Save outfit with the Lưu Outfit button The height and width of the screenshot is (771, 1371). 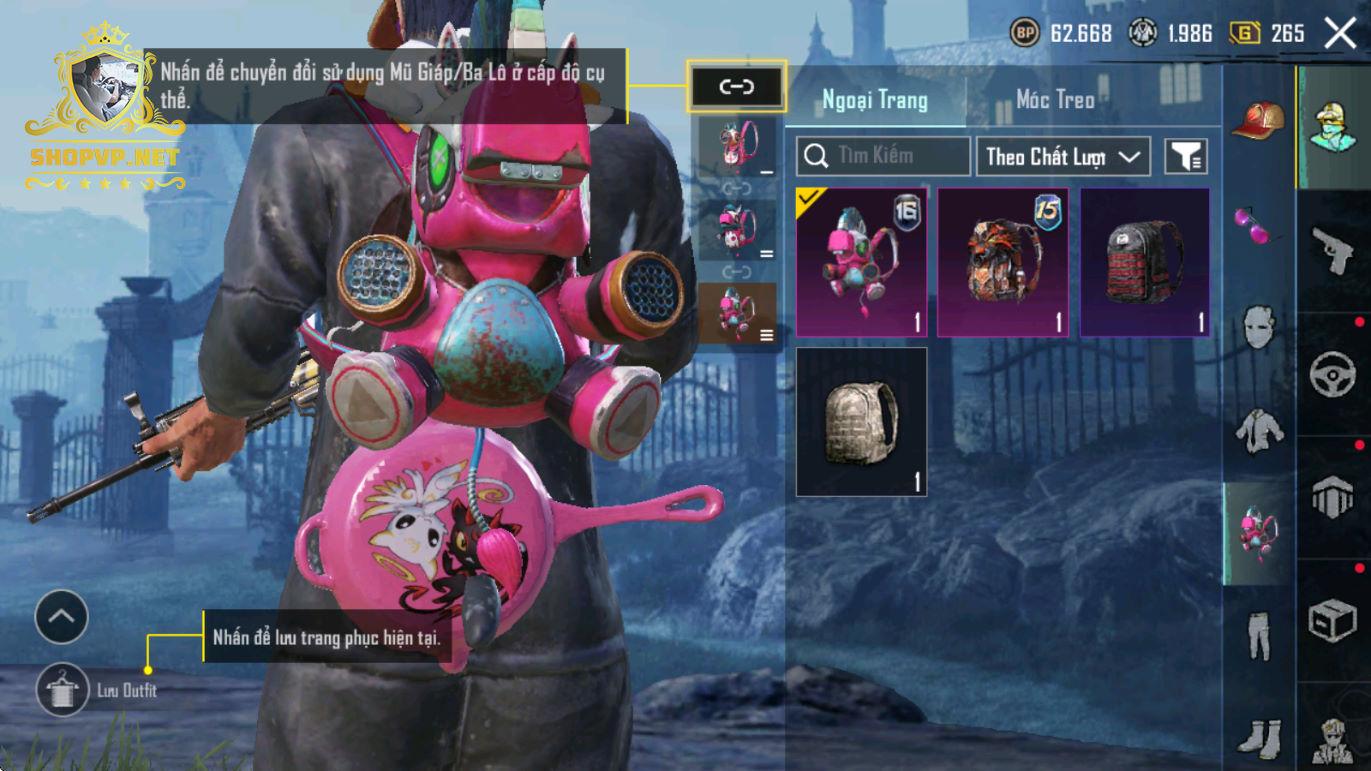(x=62, y=690)
